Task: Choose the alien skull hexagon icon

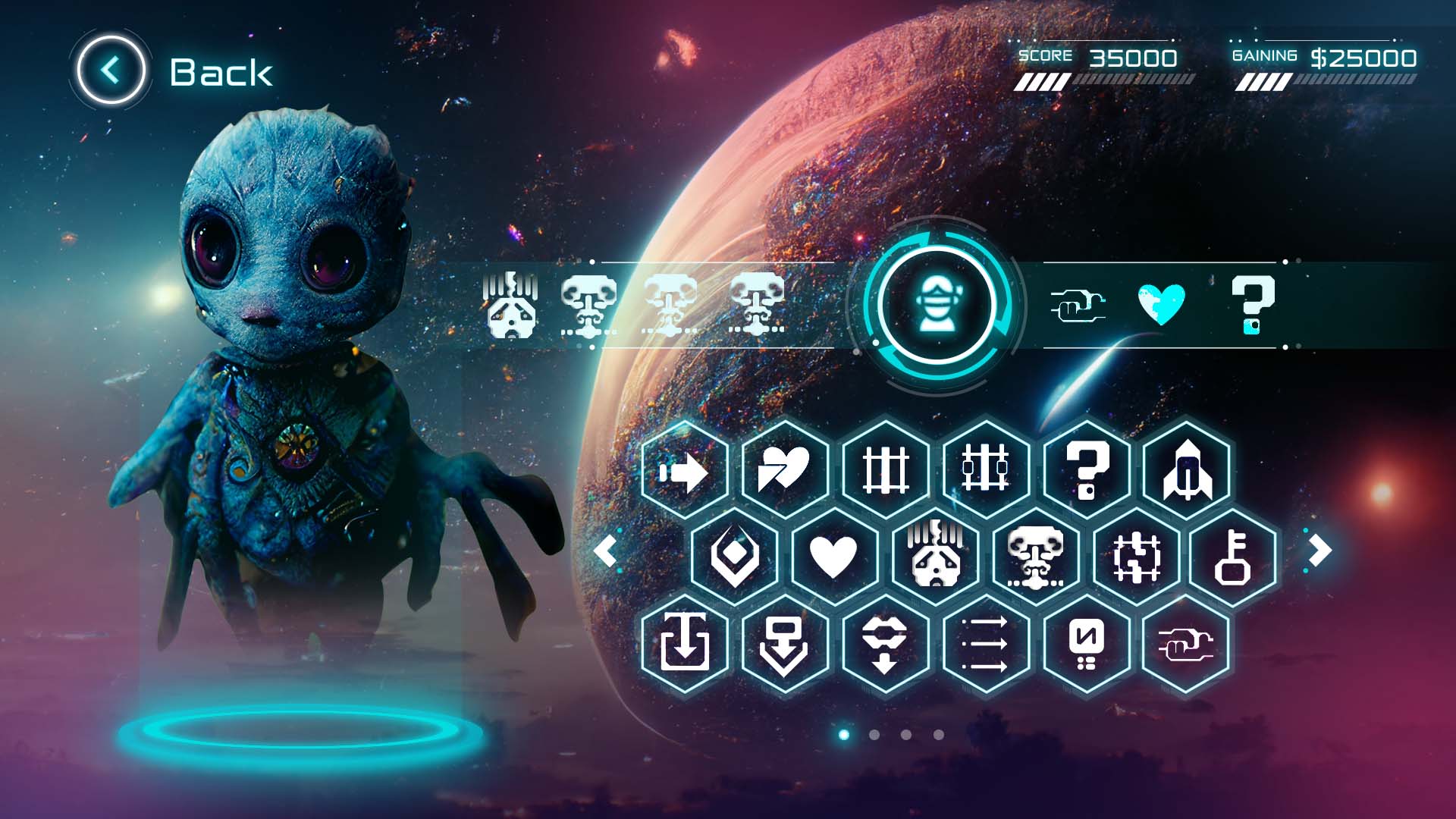Action: (x=1035, y=557)
